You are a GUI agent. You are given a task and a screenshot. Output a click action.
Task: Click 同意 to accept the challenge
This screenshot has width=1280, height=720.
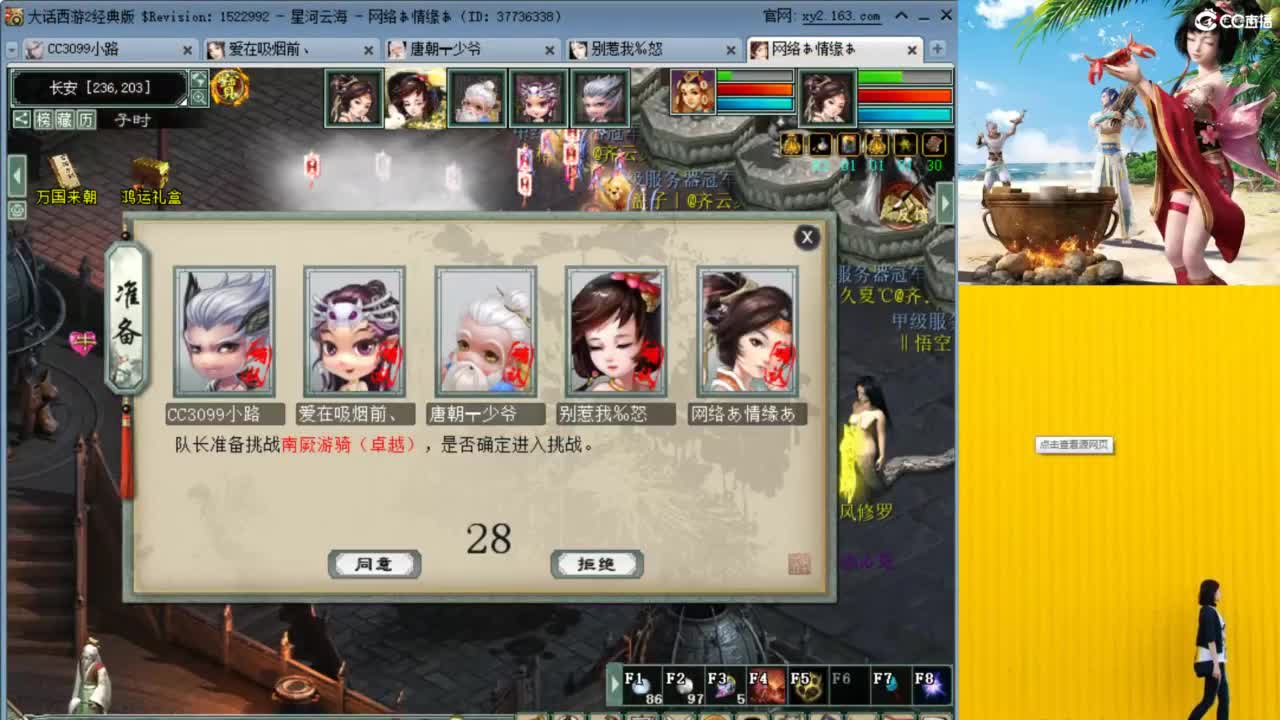pos(375,563)
